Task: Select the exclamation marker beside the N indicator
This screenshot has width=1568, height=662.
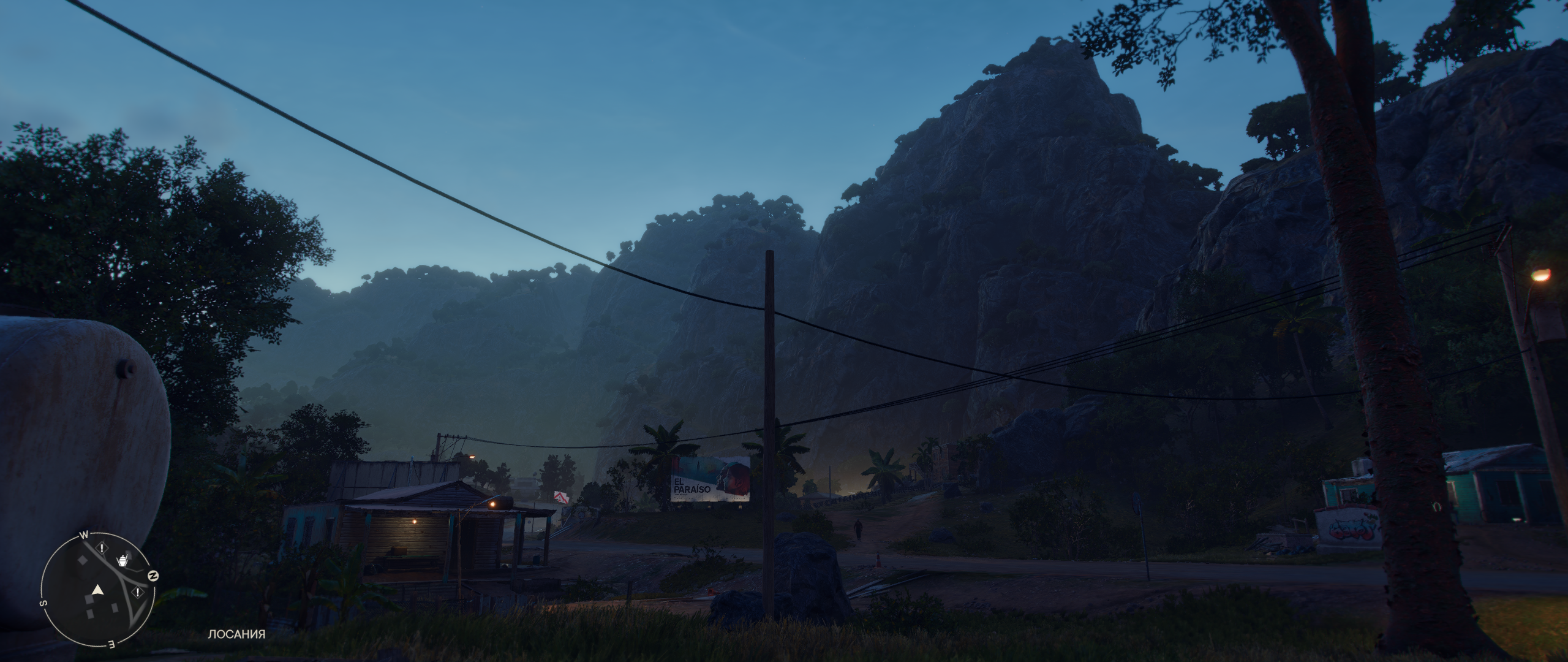Action: pos(138,592)
